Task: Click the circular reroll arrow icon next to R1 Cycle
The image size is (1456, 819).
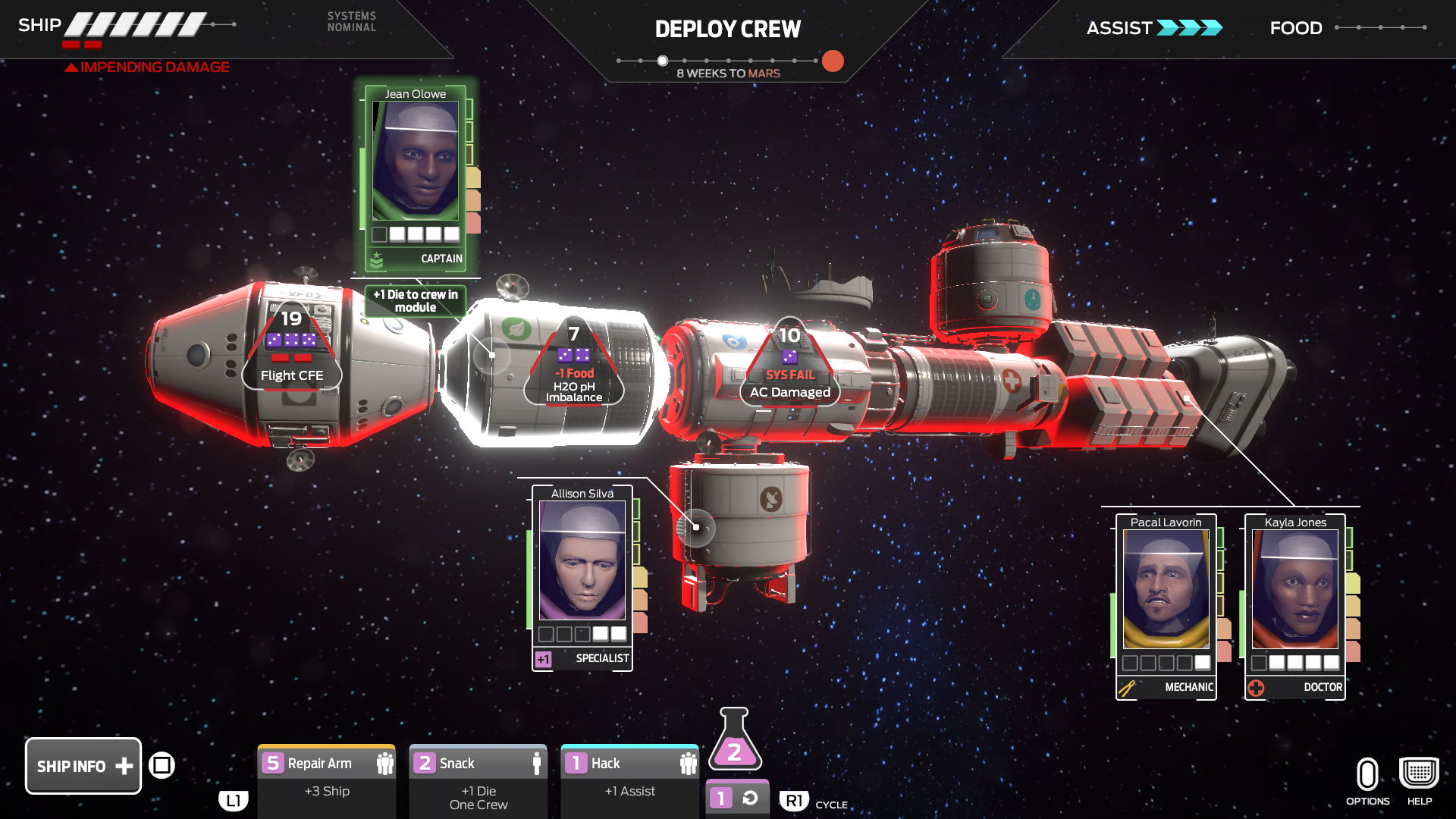Action: [x=749, y=799]
